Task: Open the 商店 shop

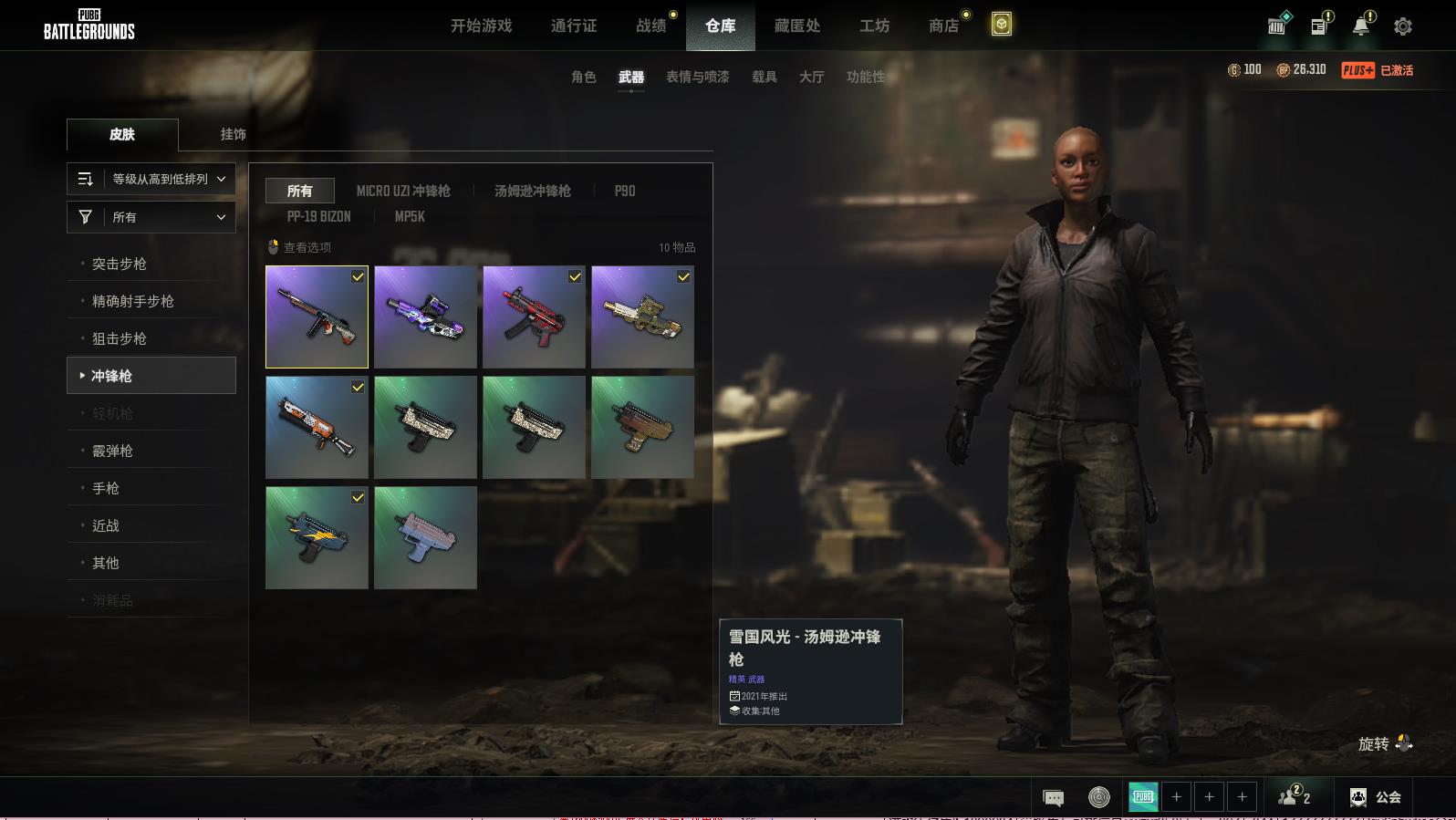Action: point(944,26)
